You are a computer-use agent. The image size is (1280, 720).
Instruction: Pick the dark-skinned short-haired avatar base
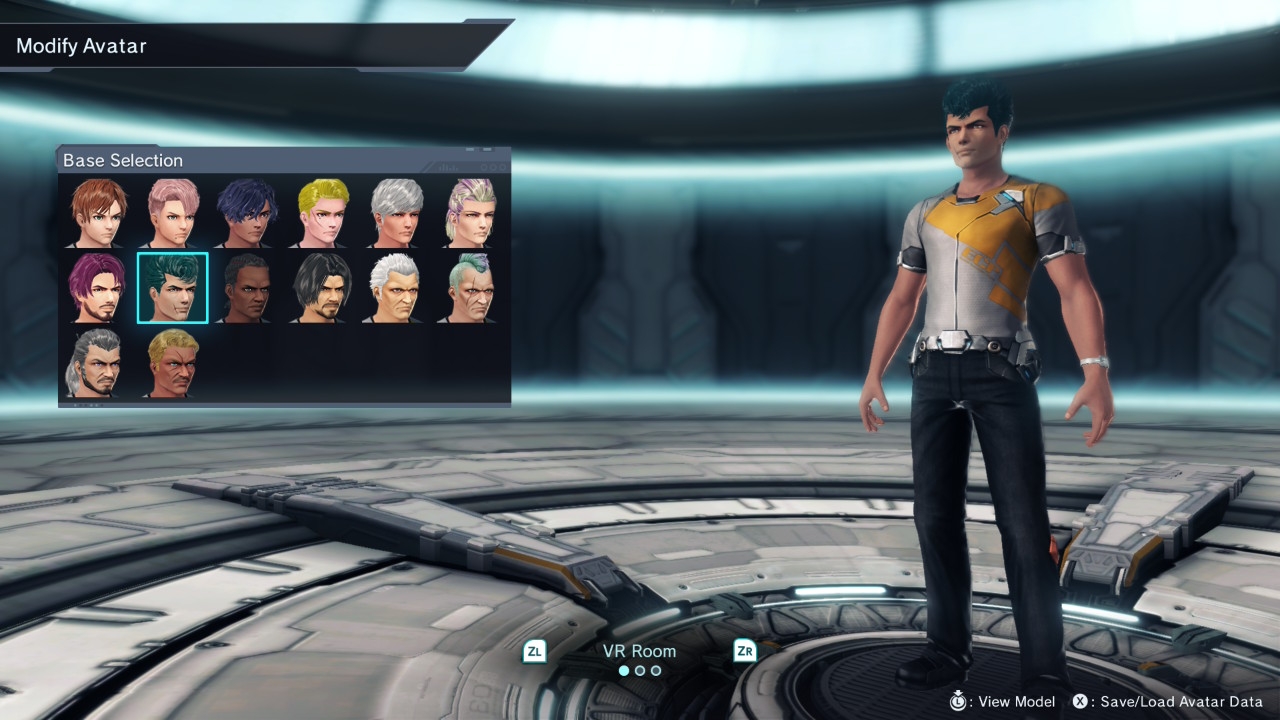(247, 288)
